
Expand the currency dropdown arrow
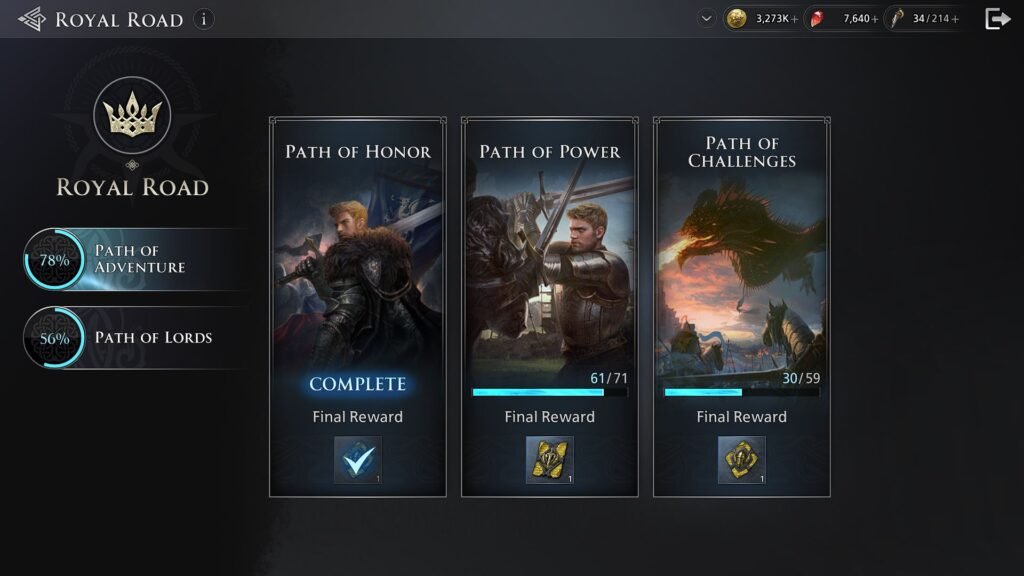pos(708,18)
